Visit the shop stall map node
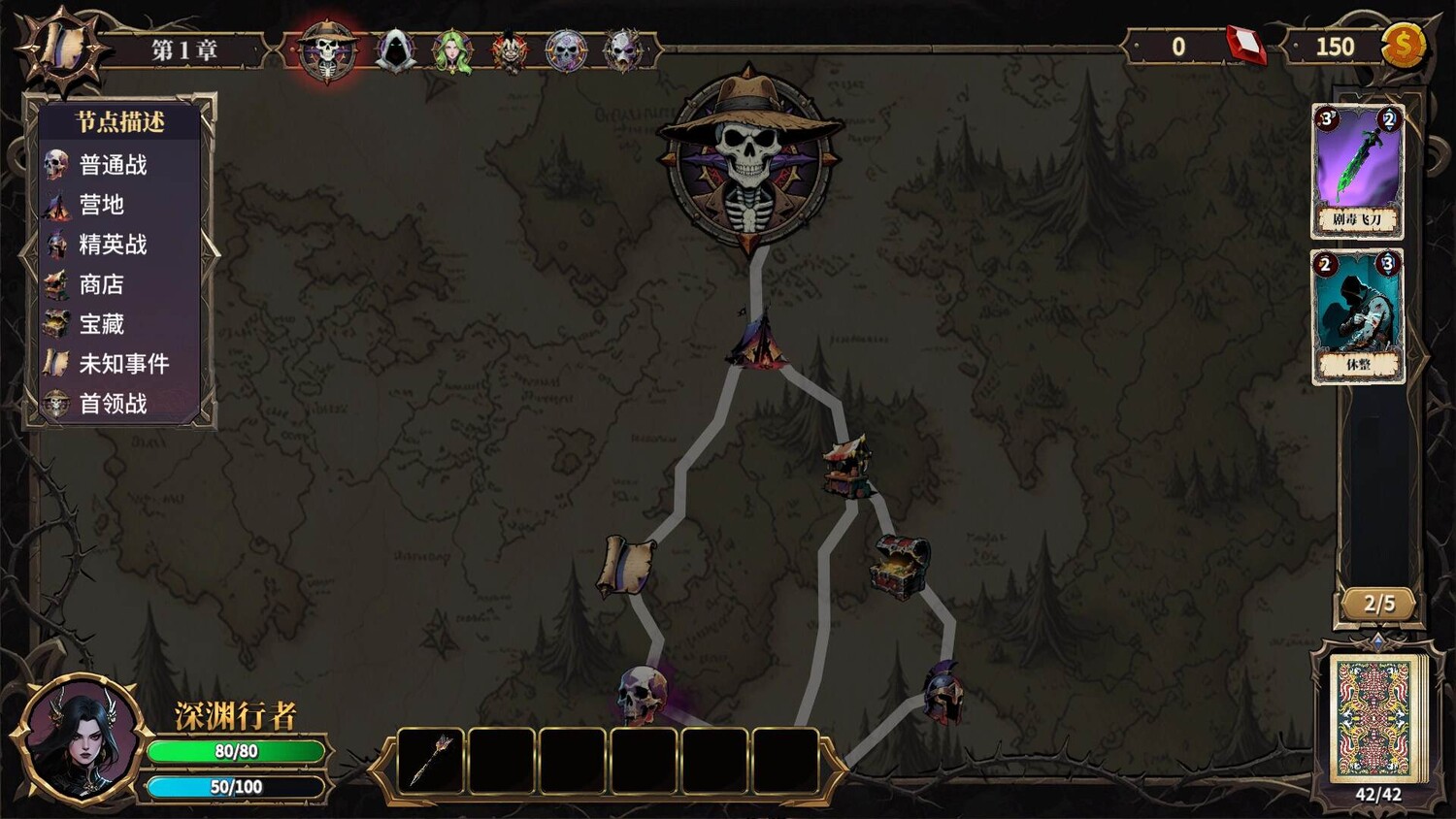The width and height of the screenshot is (1456, 819). pos(846,467)
